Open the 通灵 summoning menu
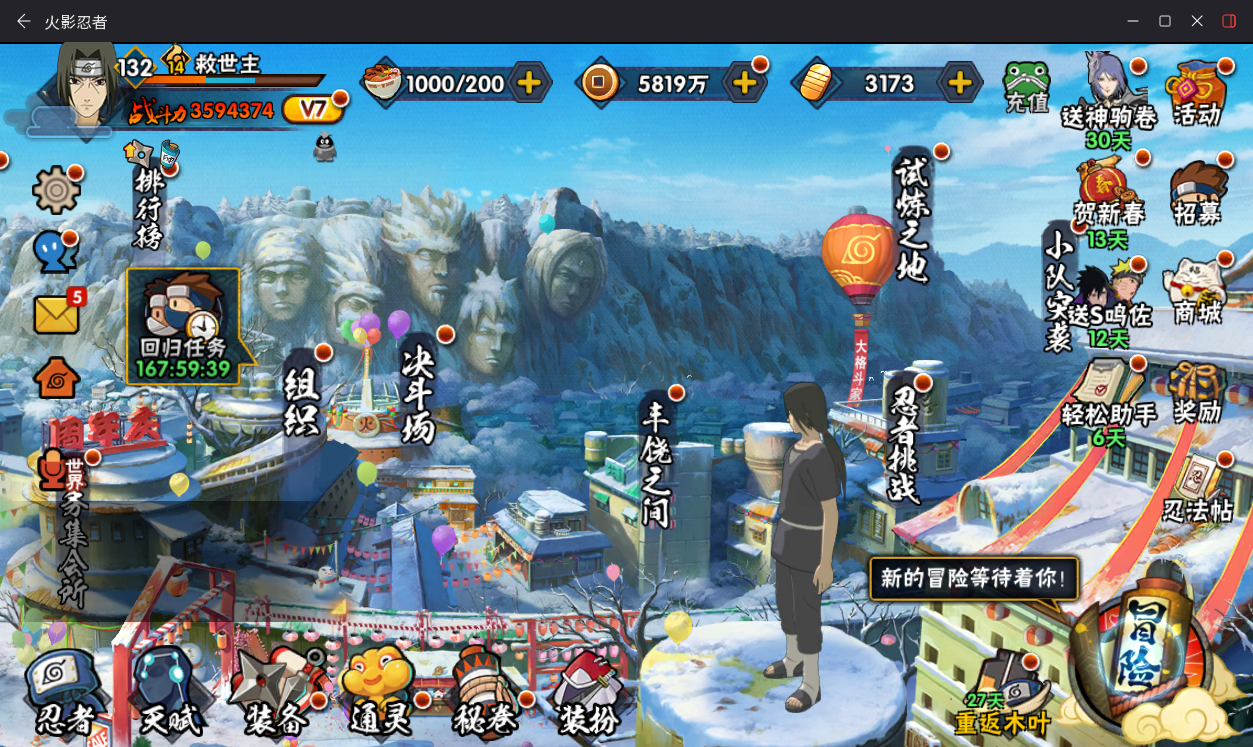Screen dimensions: 1253x747 click(378, 691)
